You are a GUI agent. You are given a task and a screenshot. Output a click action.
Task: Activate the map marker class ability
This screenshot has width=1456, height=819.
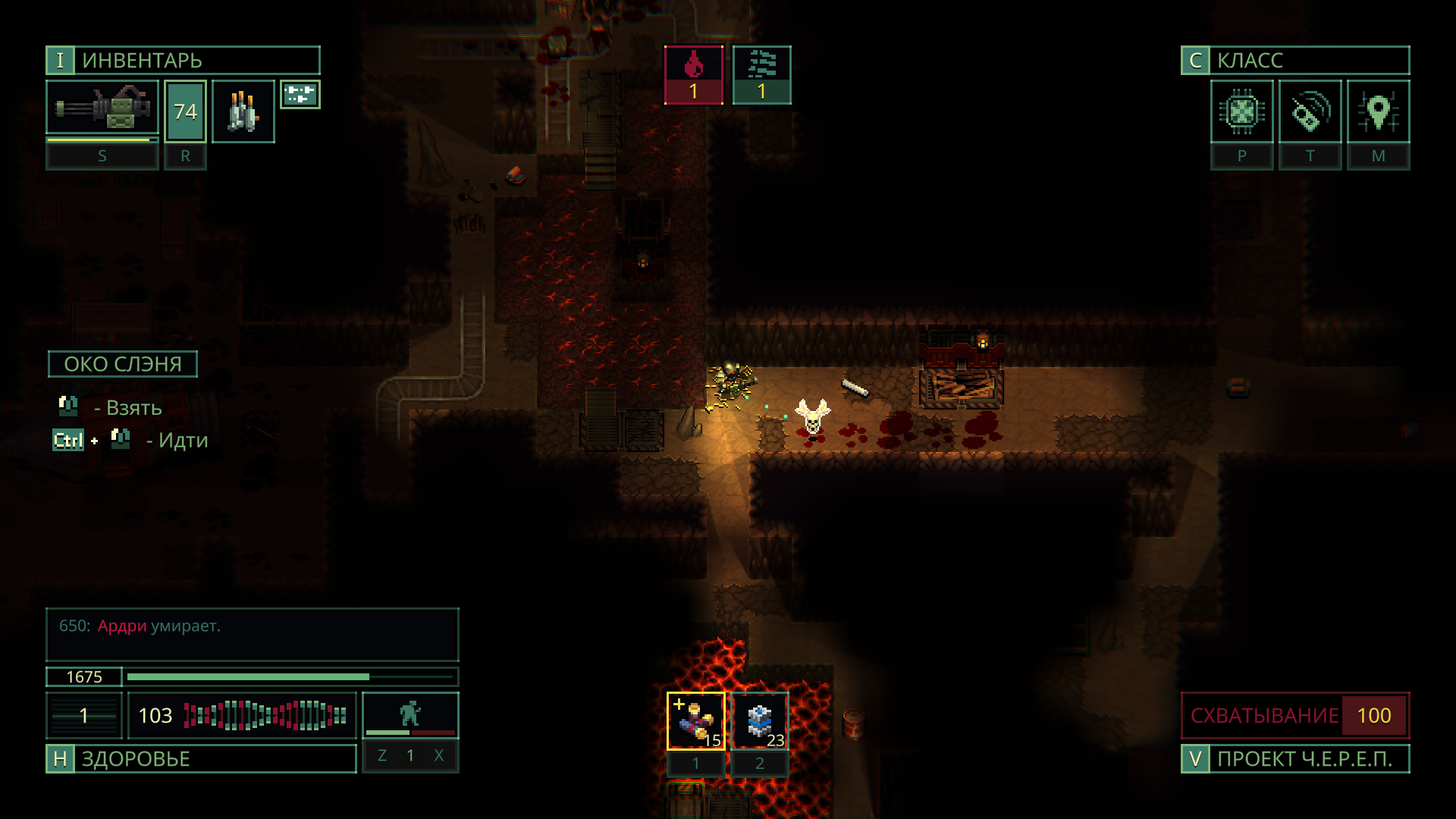[x=1378, y=112]
